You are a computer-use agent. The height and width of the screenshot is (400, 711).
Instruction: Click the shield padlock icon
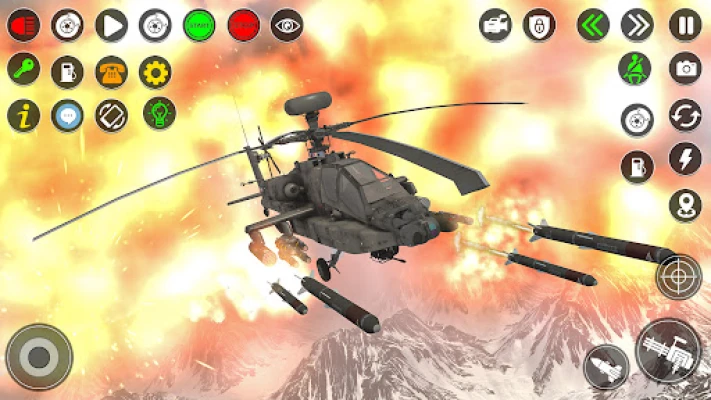(x=539, y=25)
